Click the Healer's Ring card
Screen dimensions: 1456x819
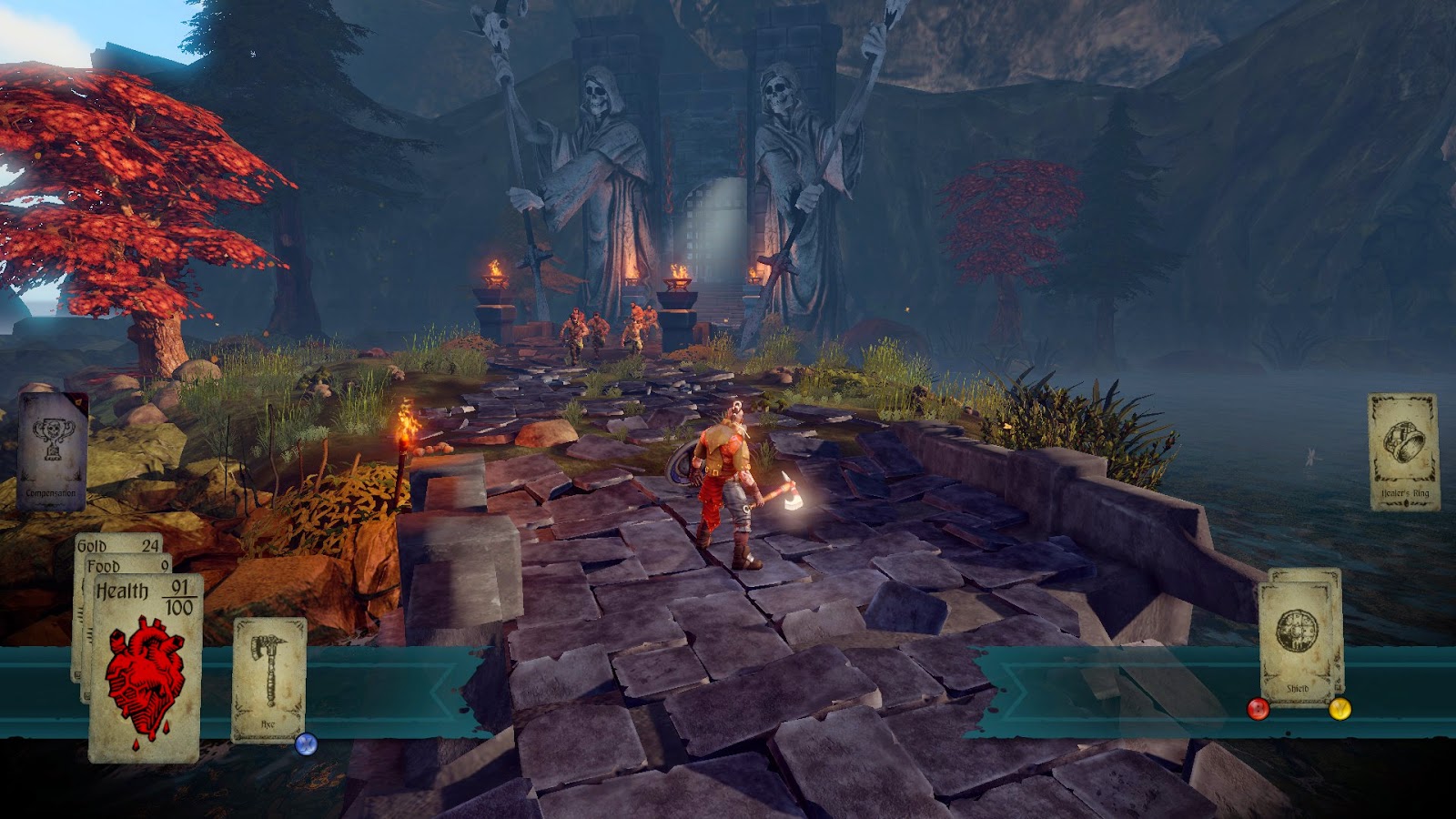(1402, 450)
